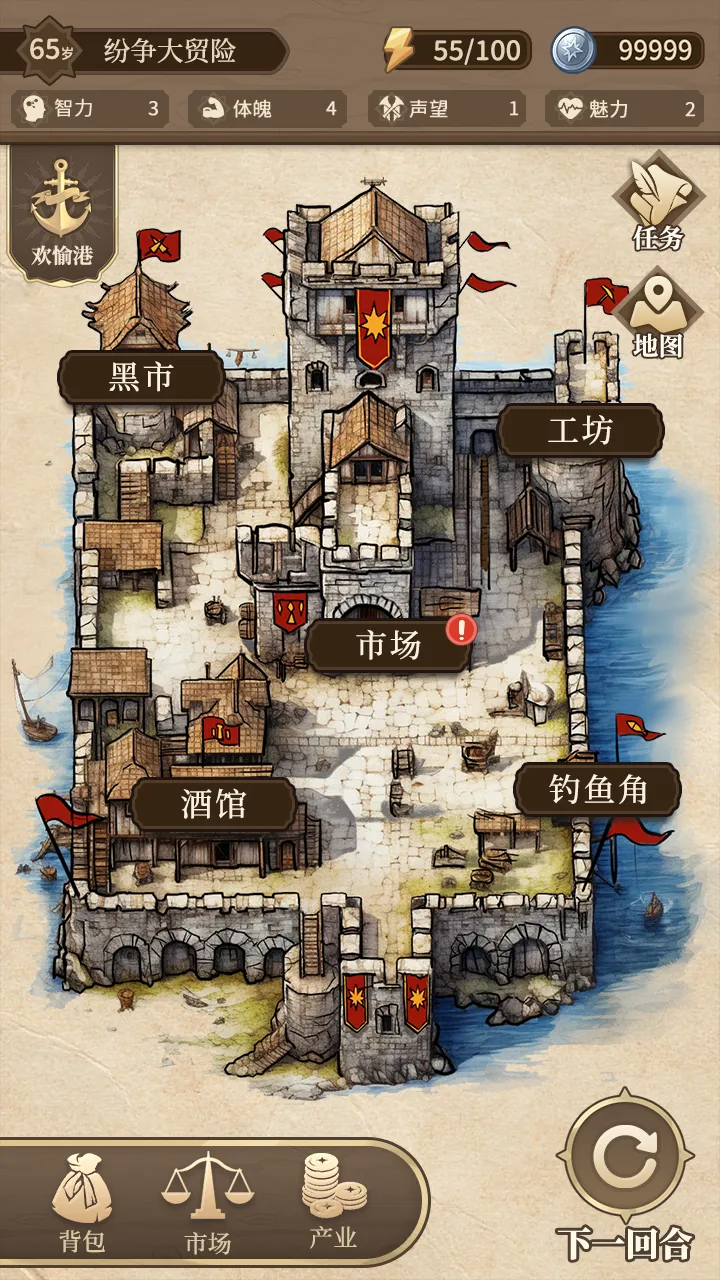Screen dimensions: 720x1280
Task: Select the 魅力 charm stat
Action: click(x=622, y=109)
